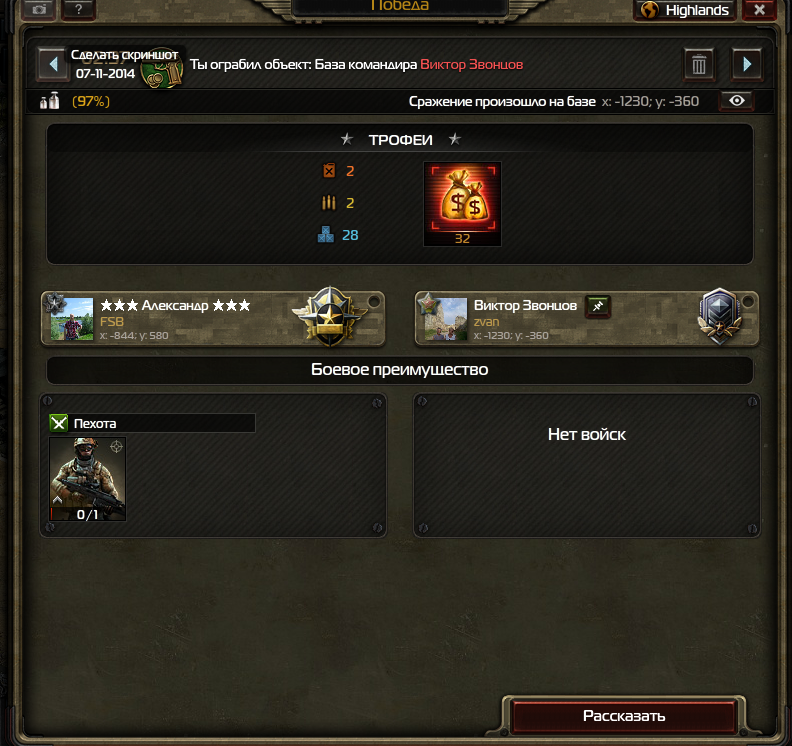Go to the next battle report
792x746 pixels.
747,65
